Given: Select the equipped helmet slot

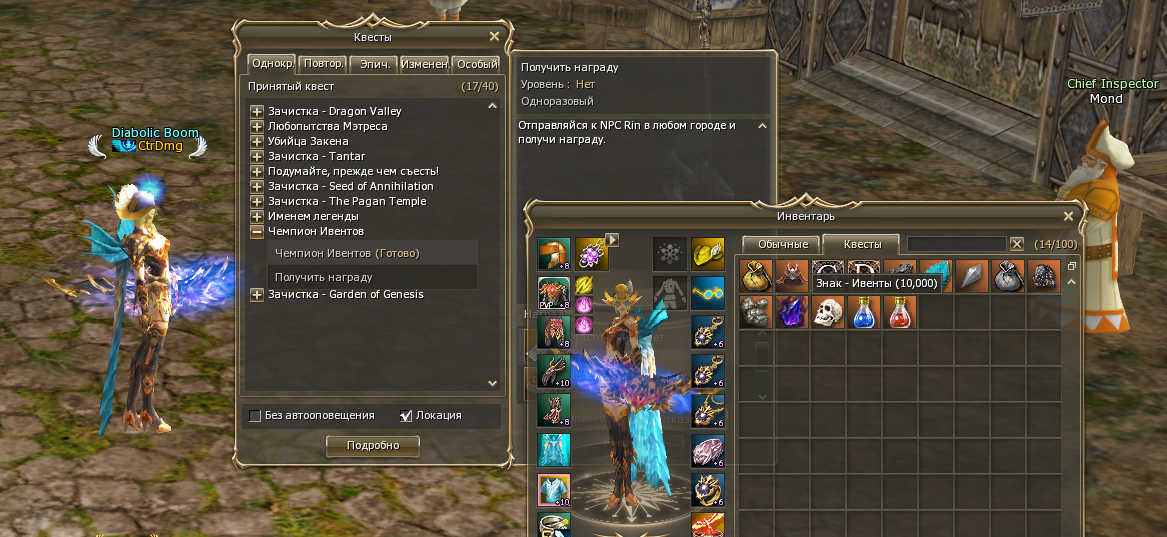Looking at the screenshot, I should [x=553, y=254].
